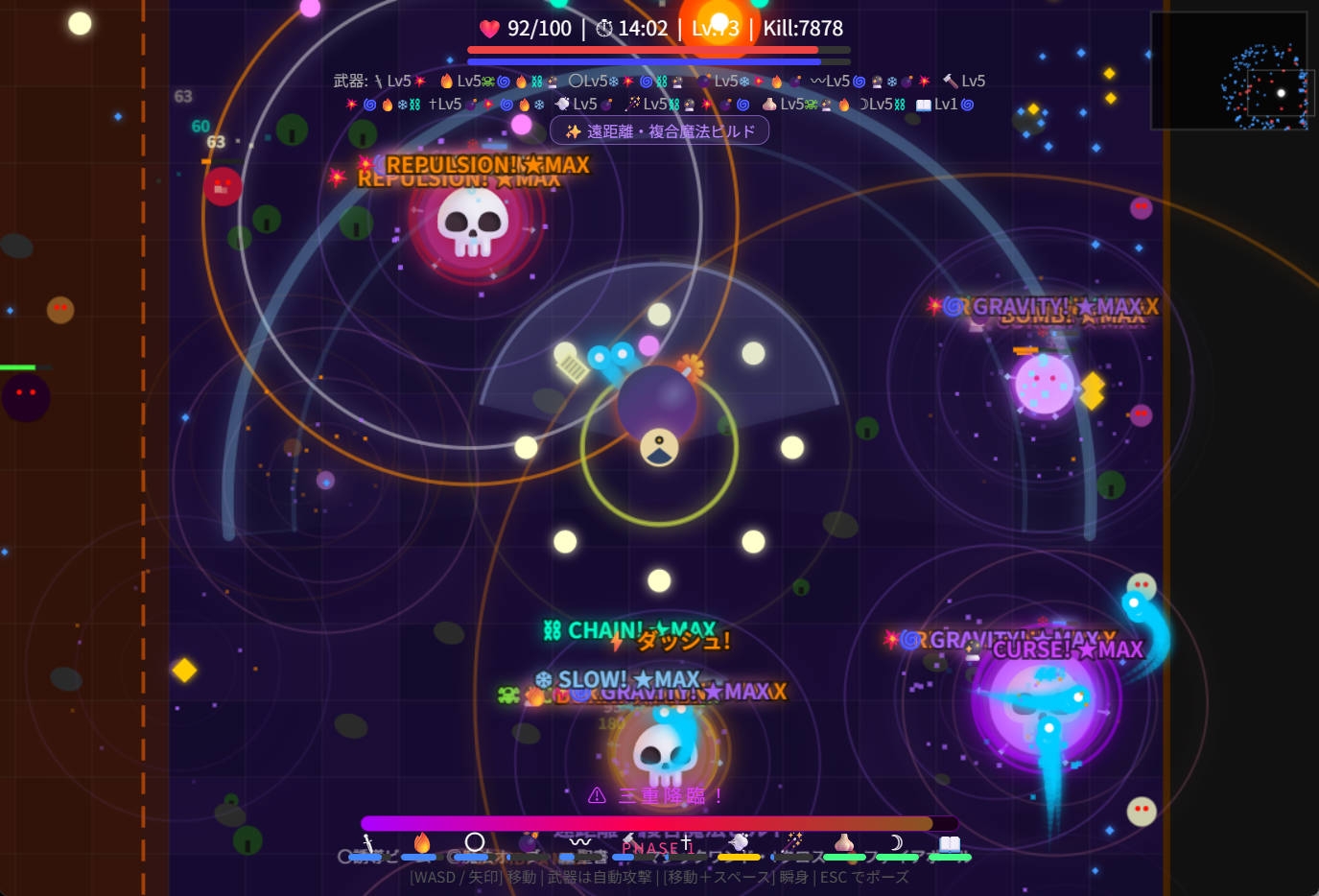Click the open book weapon cooldown icon

click(x=950, y=842)
